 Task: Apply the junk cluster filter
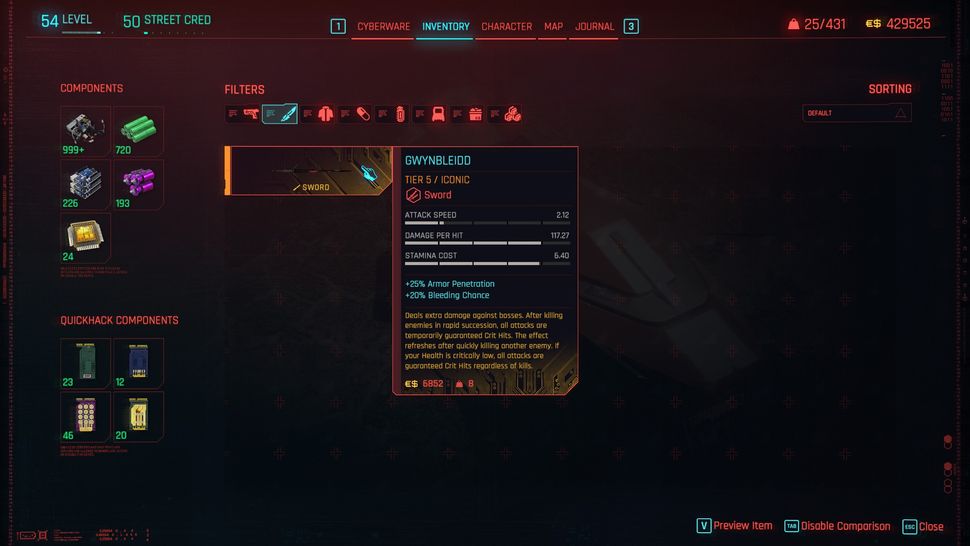tap(511, 114)
